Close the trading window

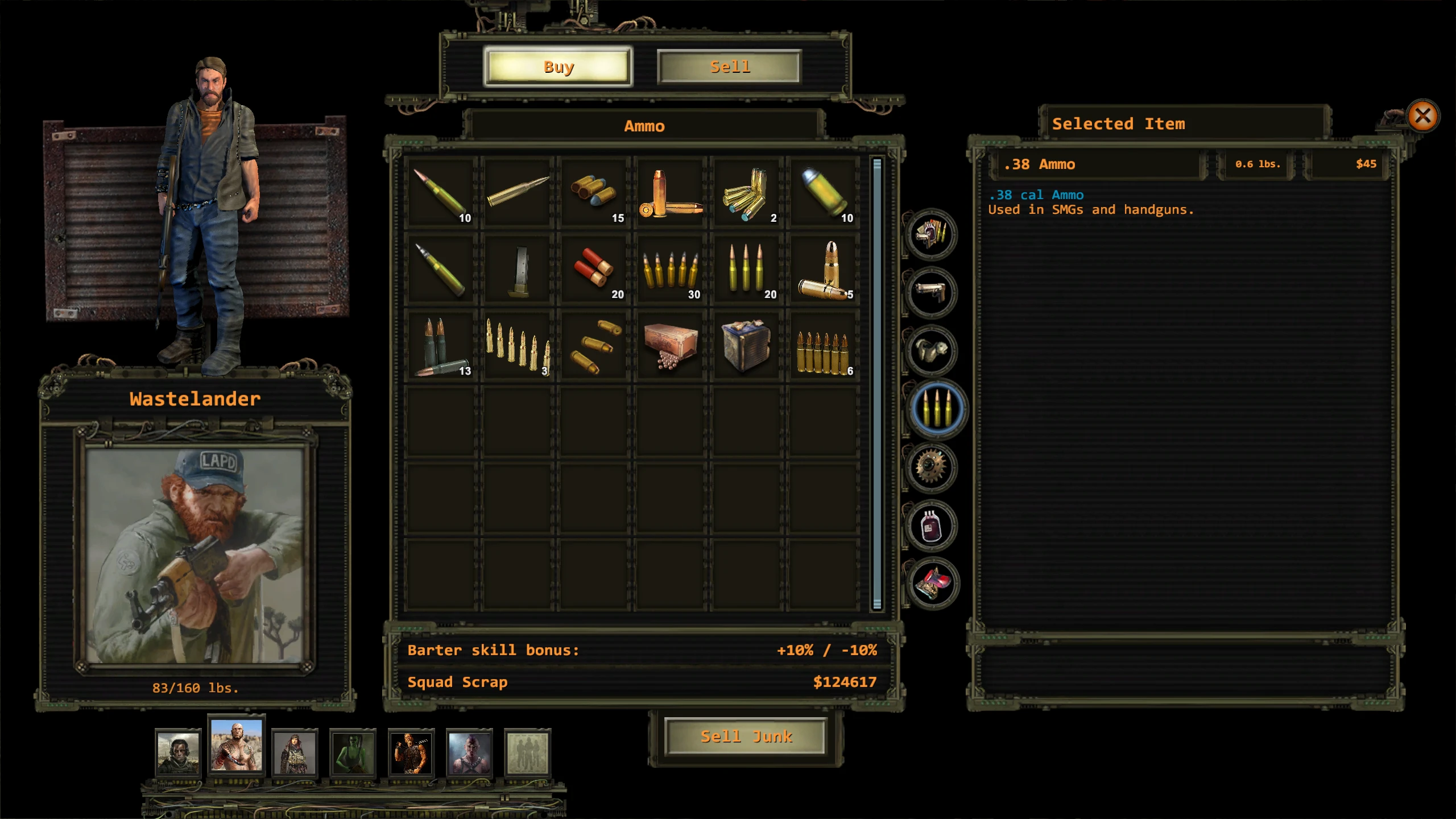pos(1424,117)
